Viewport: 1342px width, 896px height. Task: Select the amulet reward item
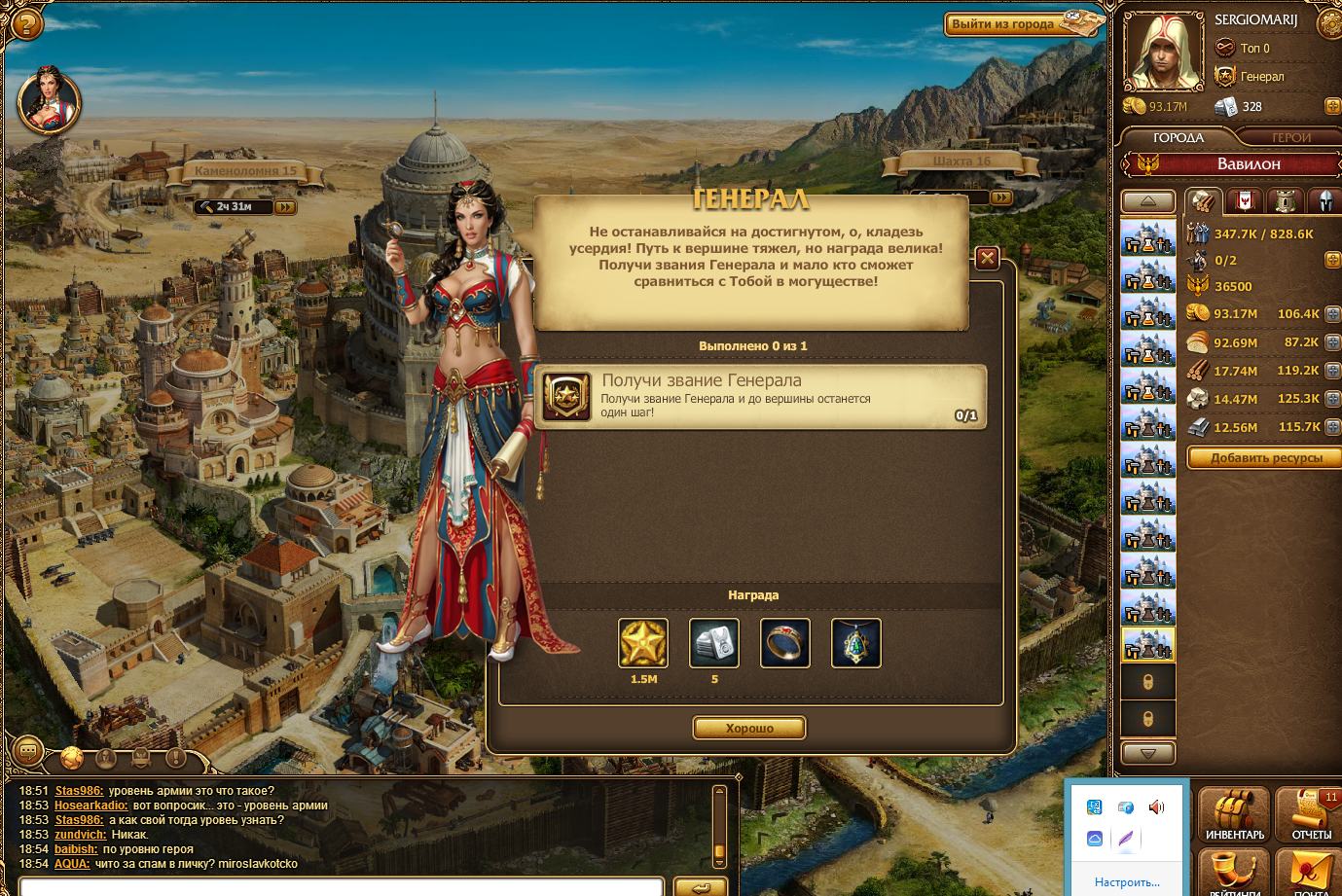point(856,643)
